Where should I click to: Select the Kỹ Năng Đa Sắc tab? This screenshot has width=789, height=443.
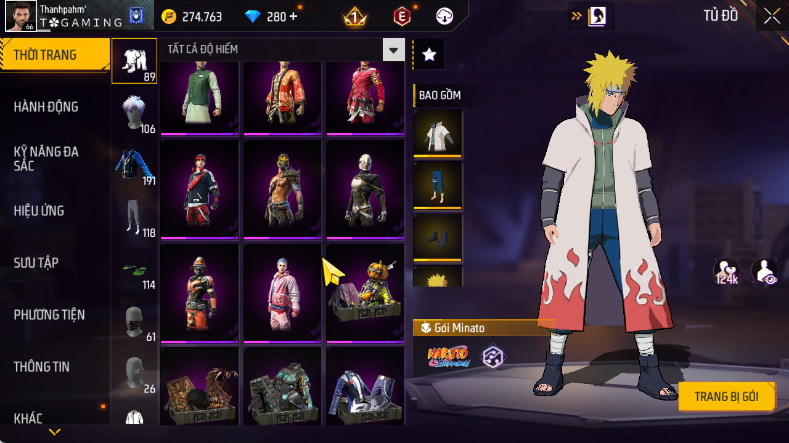[x=46, y=158]
